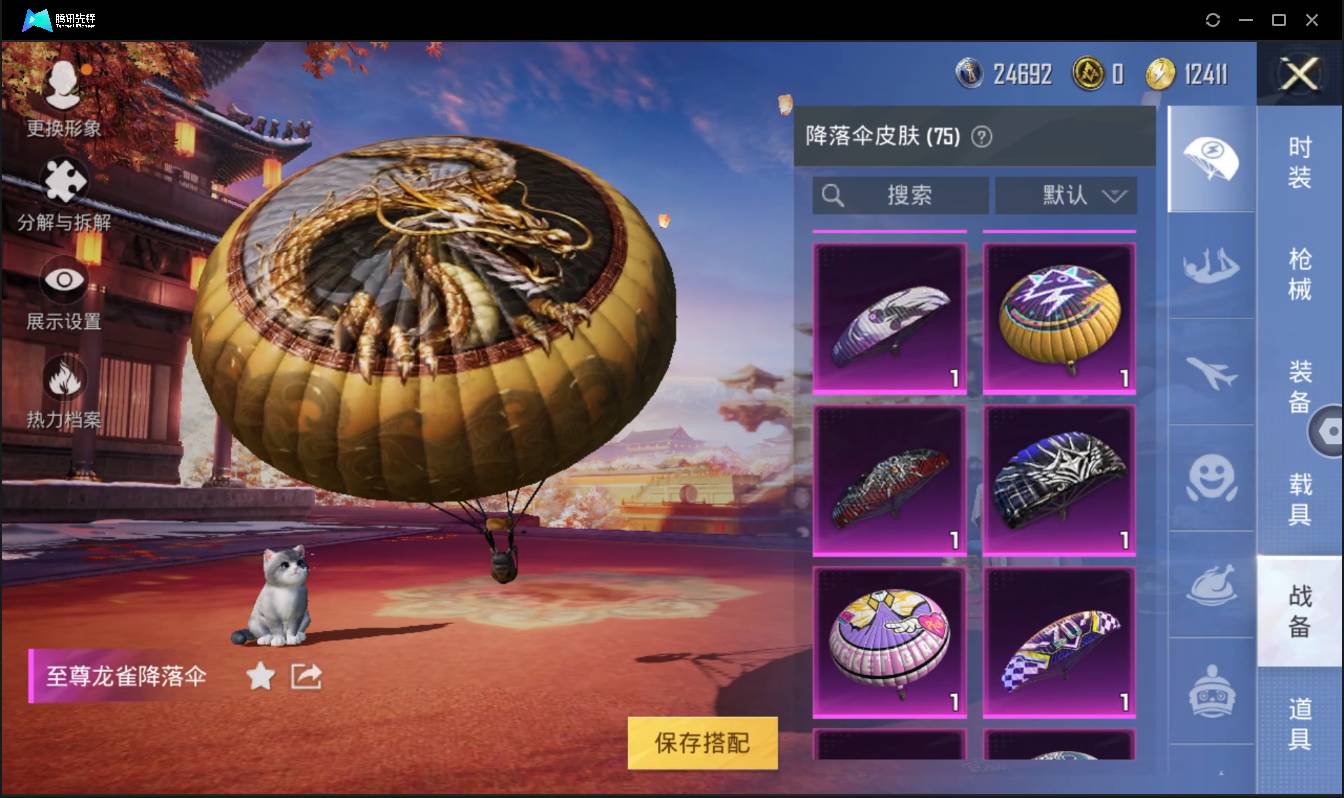Viewport: 1344px width, 798px height.
Task: Select the yellow galaxy parachute skin thumbnail
Action: pyautogui.click(x=1057, y=315)
